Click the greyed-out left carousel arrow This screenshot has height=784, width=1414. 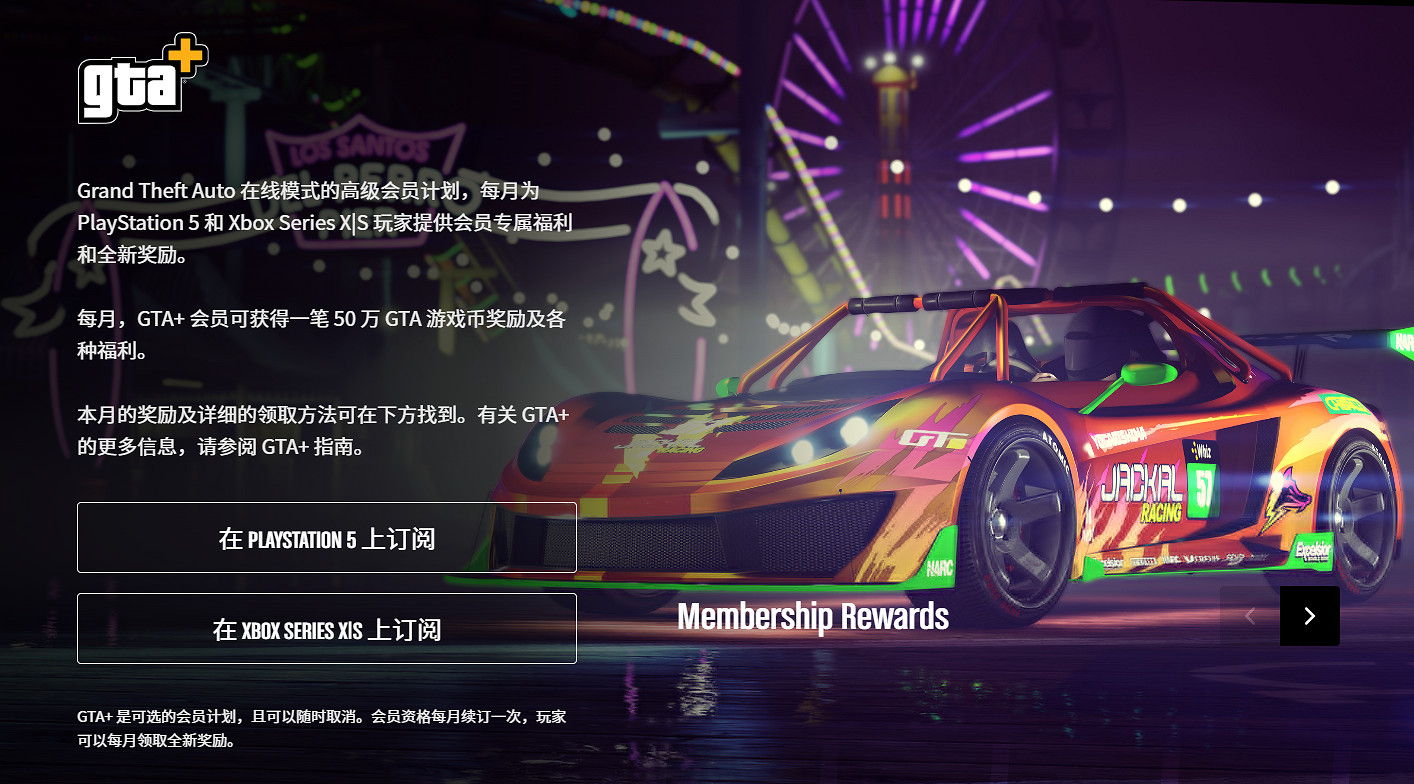(x=1249, y=616)
